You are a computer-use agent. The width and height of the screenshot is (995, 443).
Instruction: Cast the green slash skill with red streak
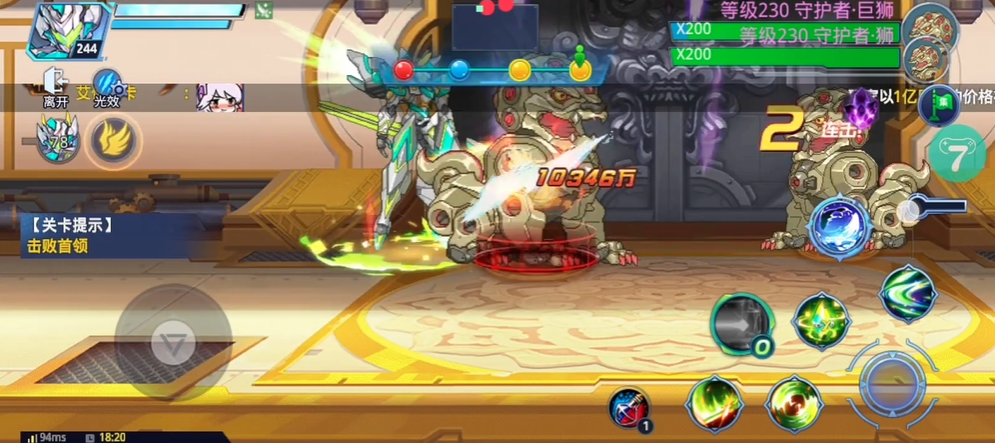click(713, 404)
